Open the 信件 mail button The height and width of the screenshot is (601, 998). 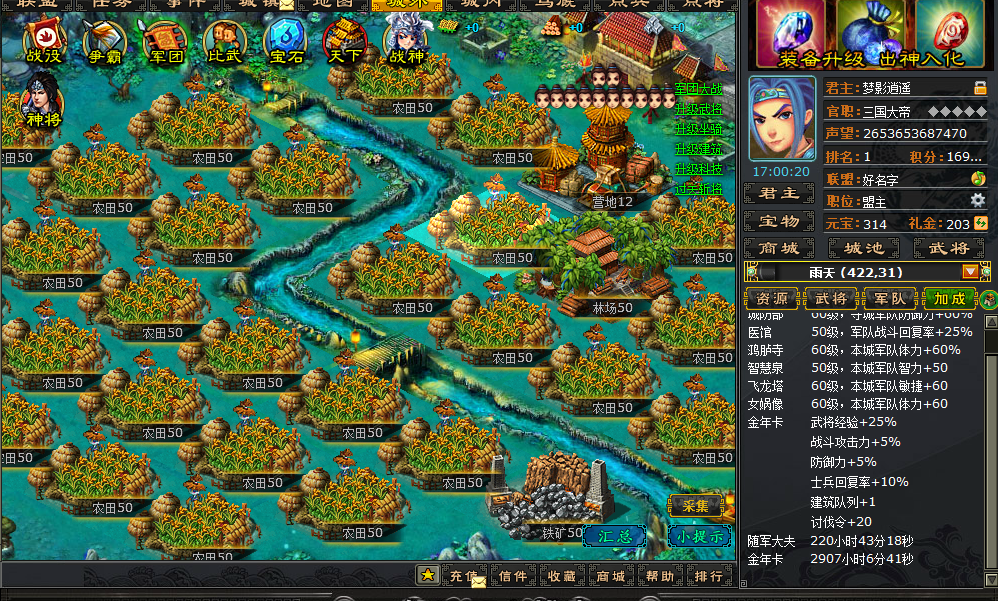coord(512,576)
